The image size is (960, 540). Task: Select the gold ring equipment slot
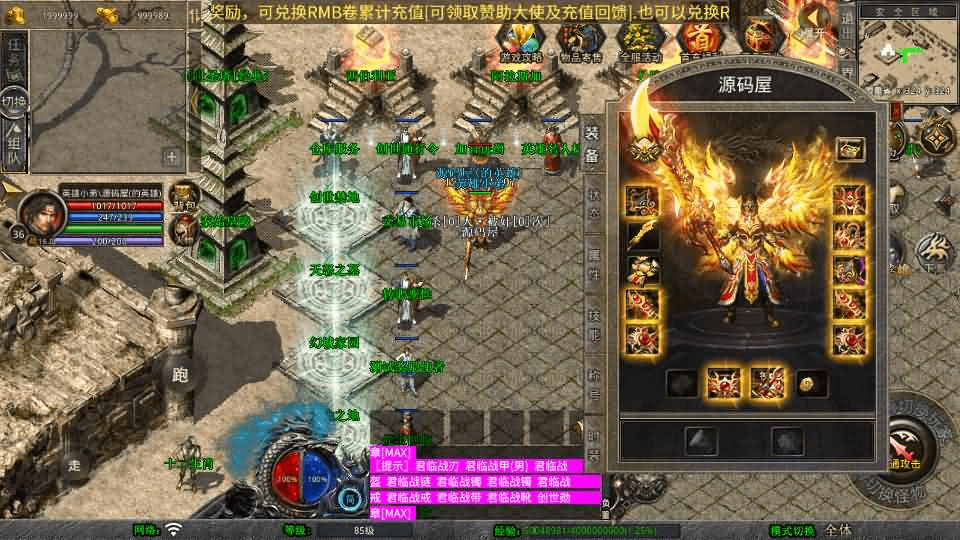(x=807, y=382)
